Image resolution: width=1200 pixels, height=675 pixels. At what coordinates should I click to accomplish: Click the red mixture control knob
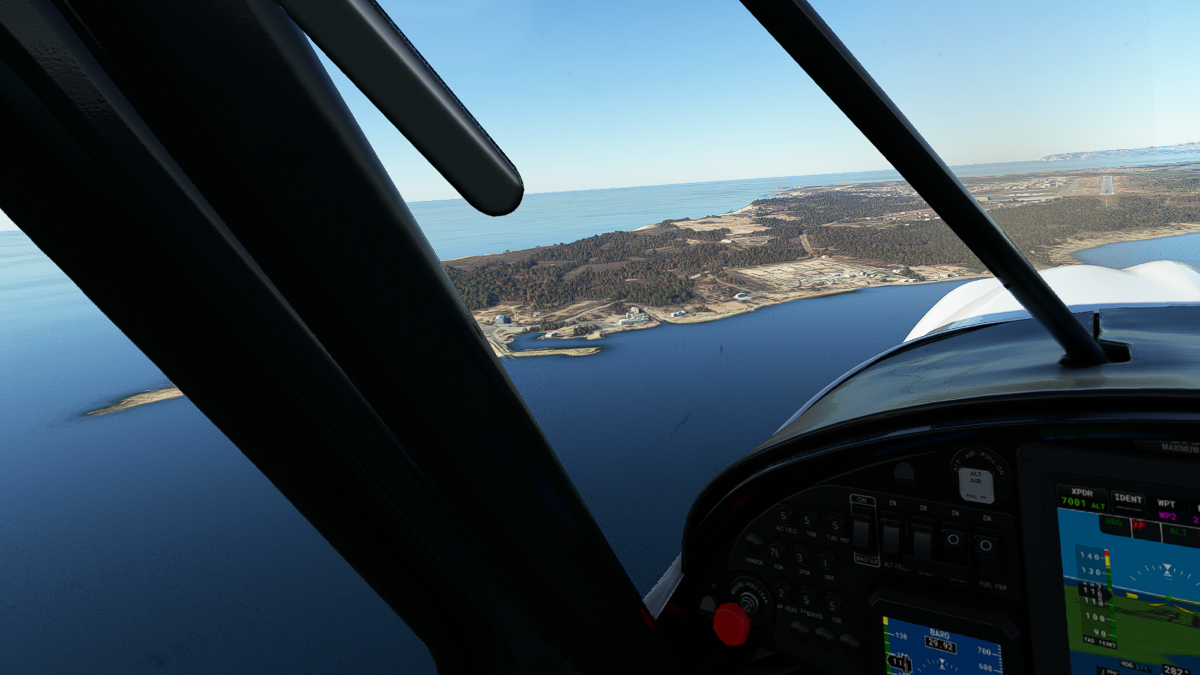[731, 624]
